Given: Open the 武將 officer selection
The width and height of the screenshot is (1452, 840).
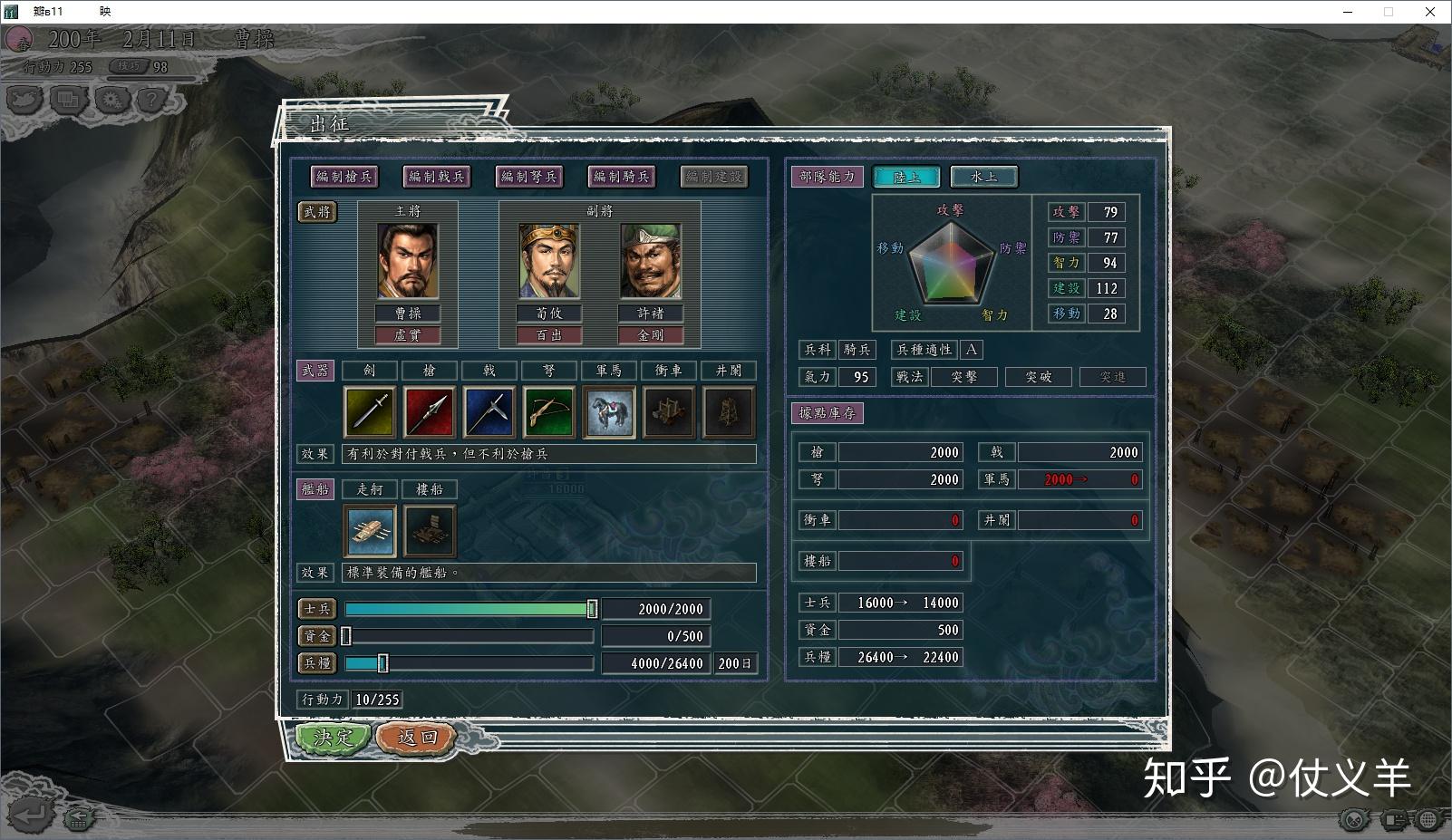Looking at the screenshot, I should point(317,212).
